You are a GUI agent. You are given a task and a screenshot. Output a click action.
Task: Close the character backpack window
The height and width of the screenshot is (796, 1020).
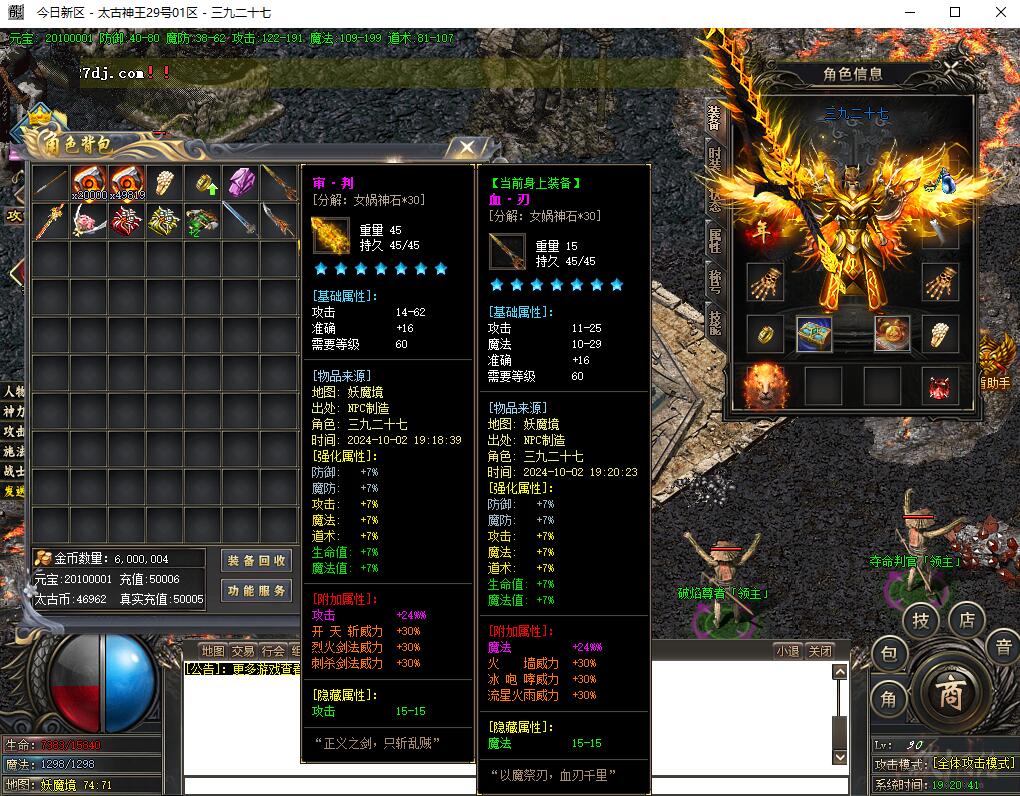click(467, 149)
